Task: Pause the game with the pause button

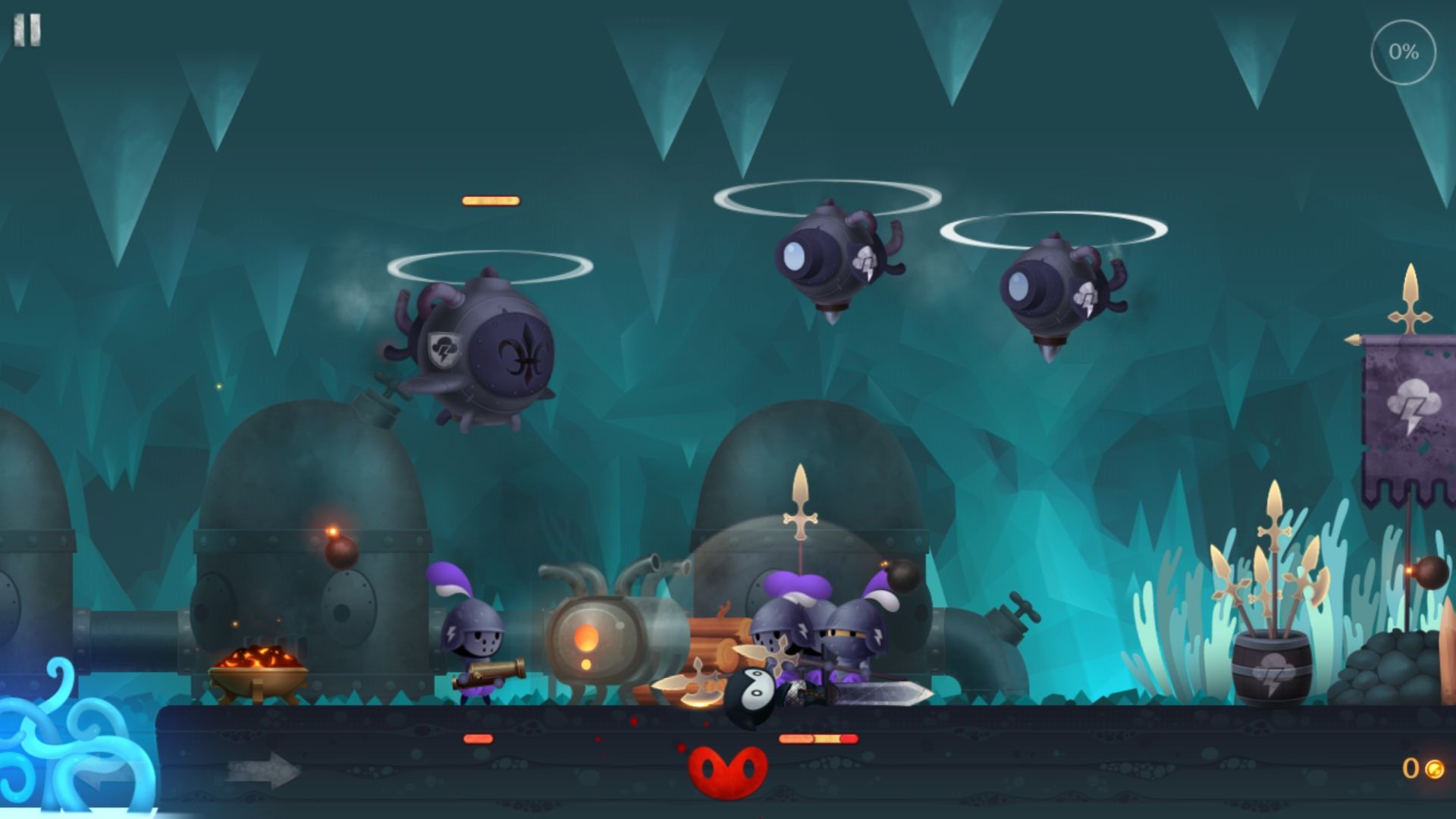Action: click(27, 30)
